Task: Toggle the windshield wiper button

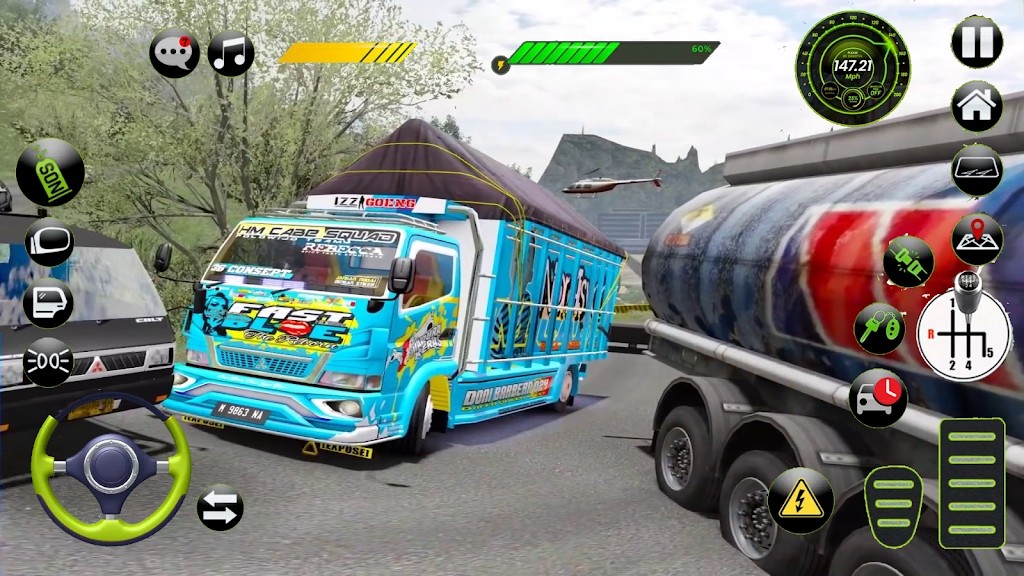Action: click(976, 171)
